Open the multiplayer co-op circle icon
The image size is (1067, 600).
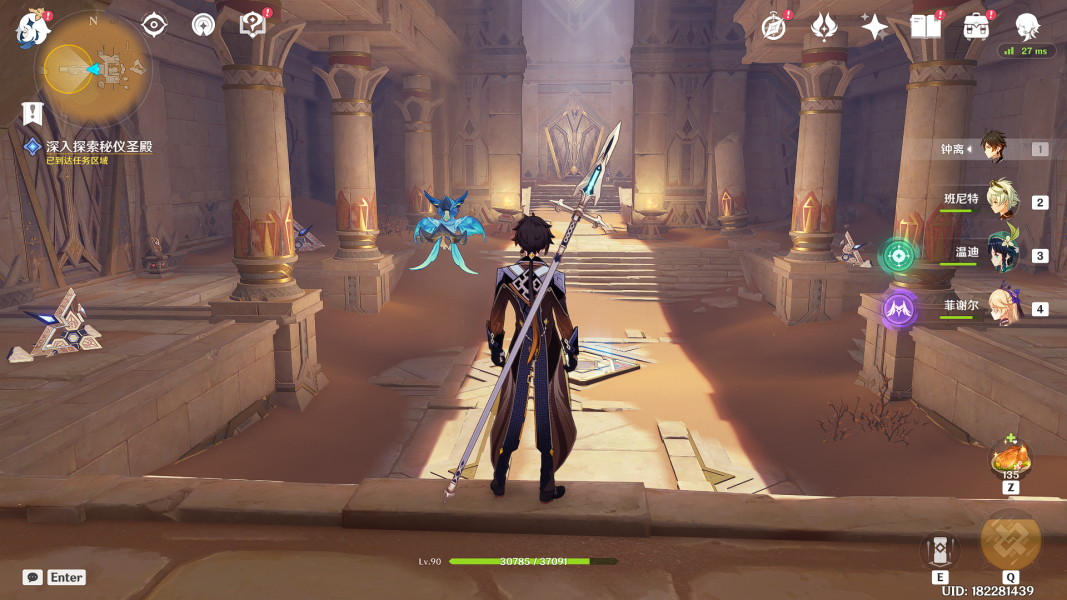point(203,25)
